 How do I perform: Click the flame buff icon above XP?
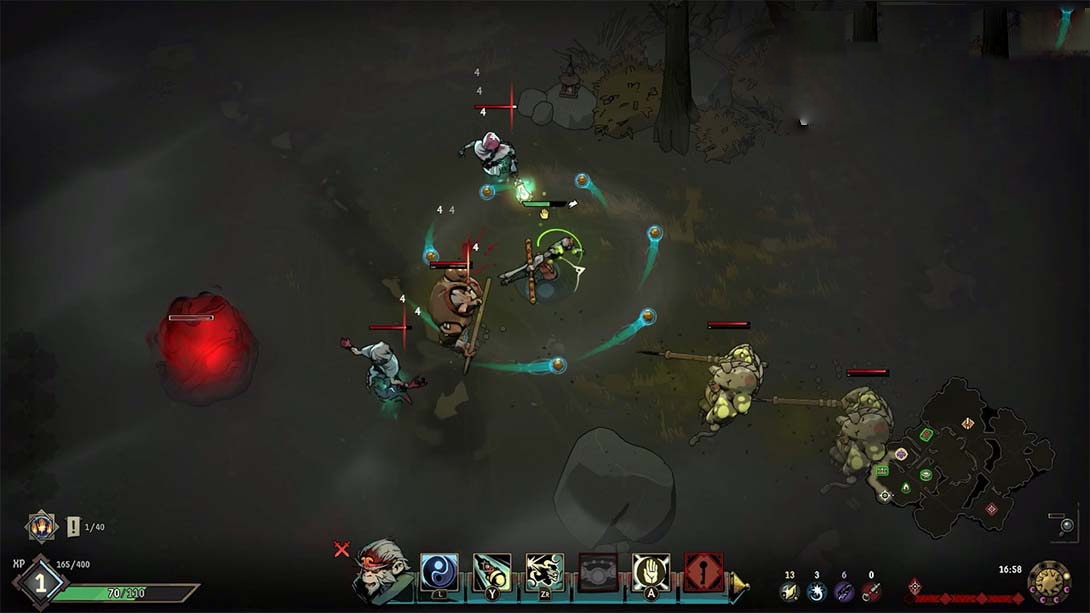tap(42, 525)
